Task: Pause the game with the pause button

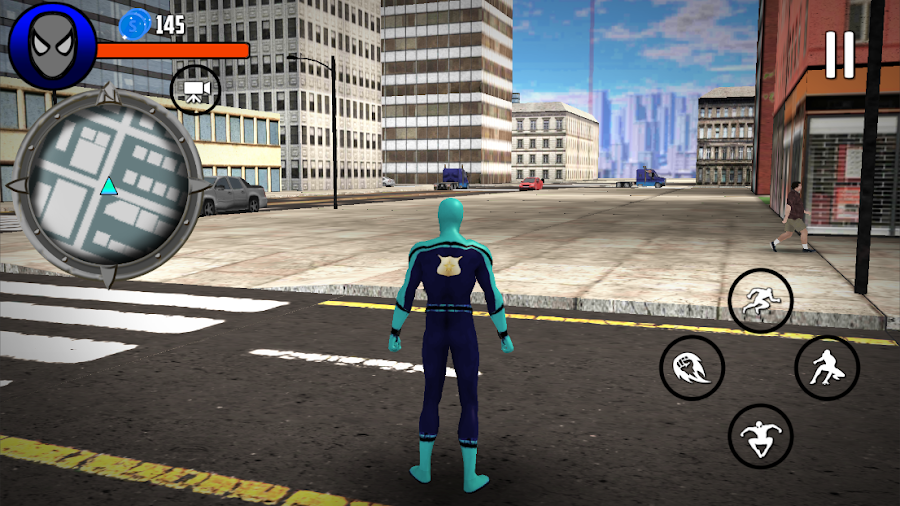Action: pyautogui.click(x=840, y=55)
